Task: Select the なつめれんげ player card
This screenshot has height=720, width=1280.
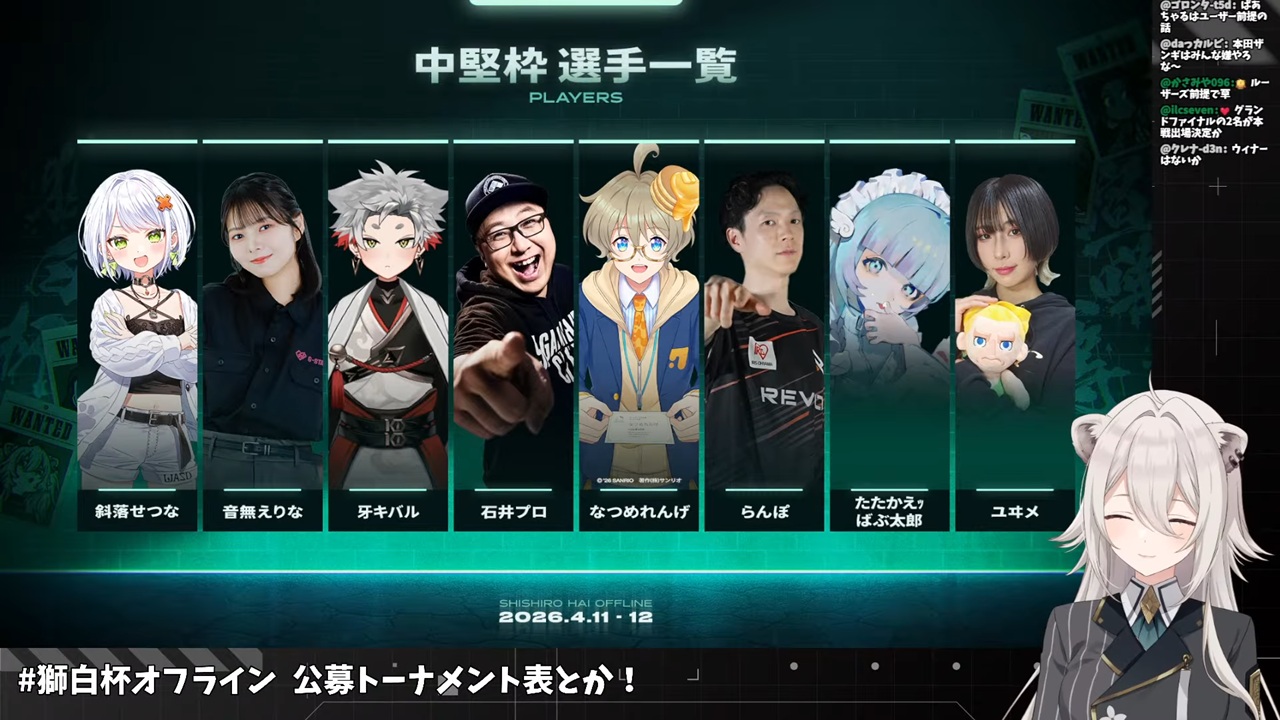Action: point(639,335)
